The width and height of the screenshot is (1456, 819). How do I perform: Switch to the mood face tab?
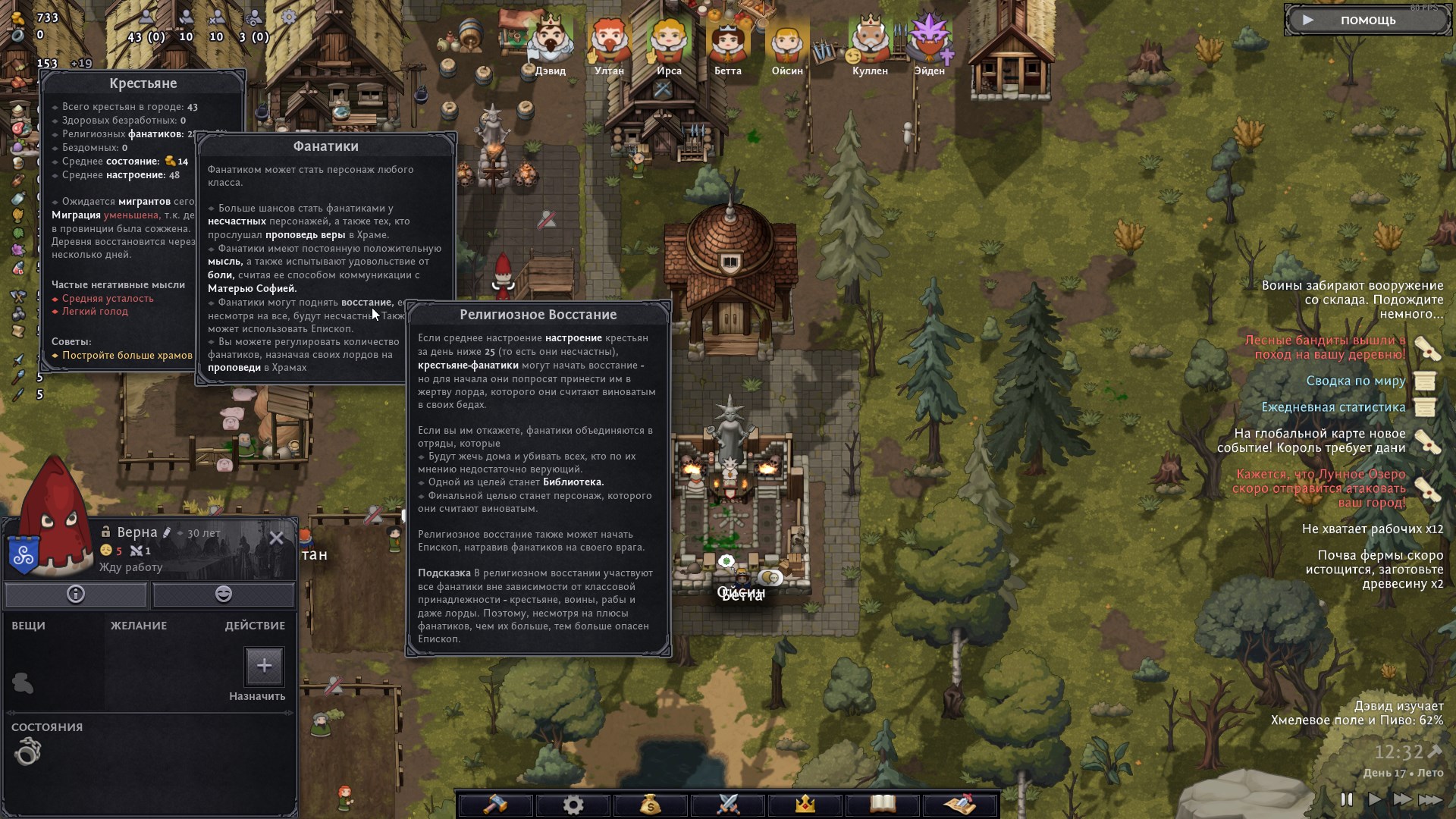[x=224, y=594]
